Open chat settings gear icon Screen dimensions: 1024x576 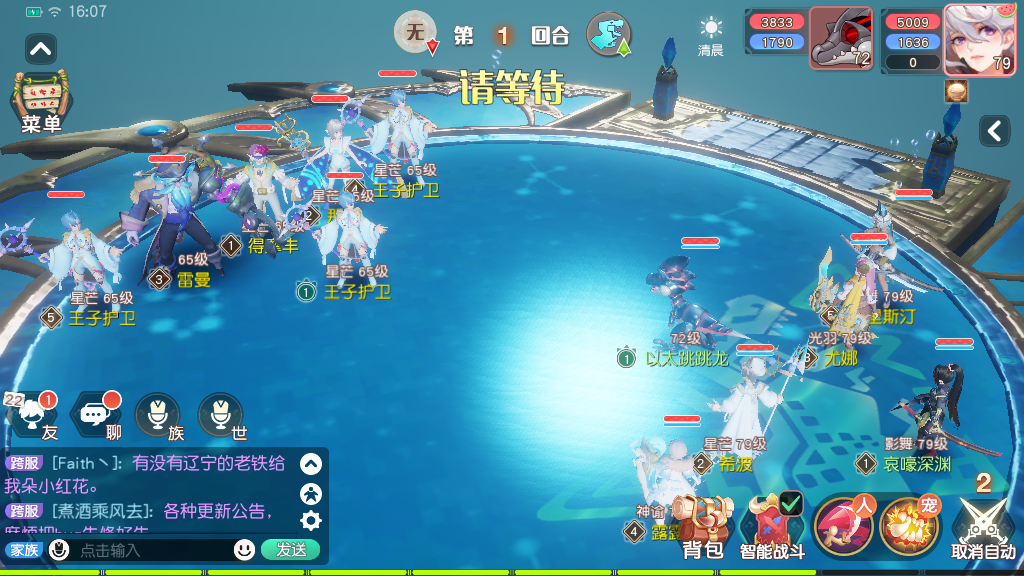311,520
